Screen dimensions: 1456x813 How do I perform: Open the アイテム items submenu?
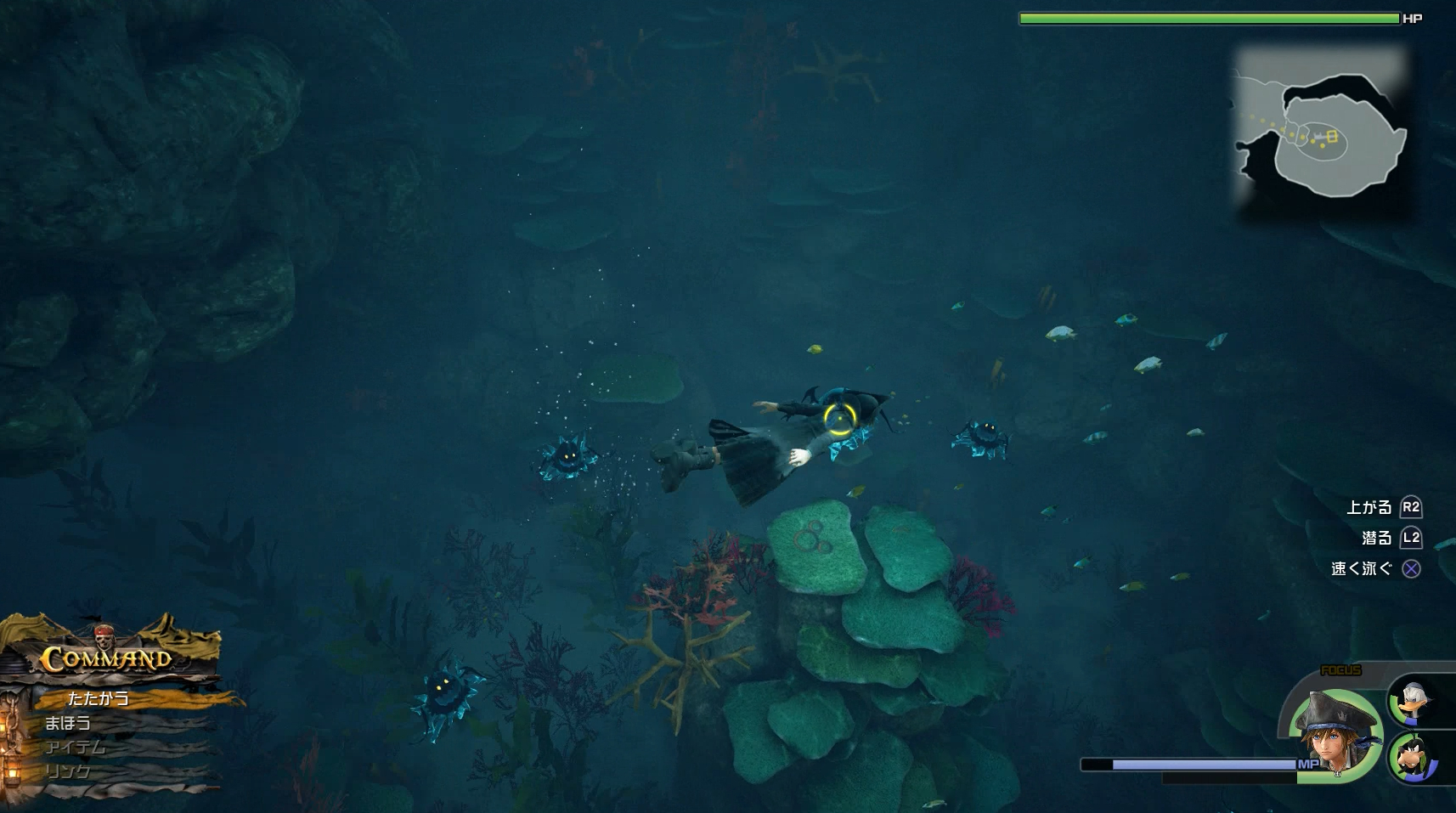tap(76, 747)
